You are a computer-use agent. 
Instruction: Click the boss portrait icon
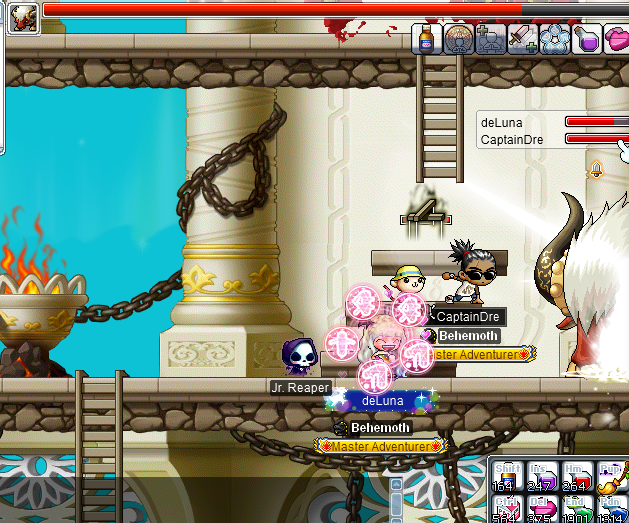21,17
